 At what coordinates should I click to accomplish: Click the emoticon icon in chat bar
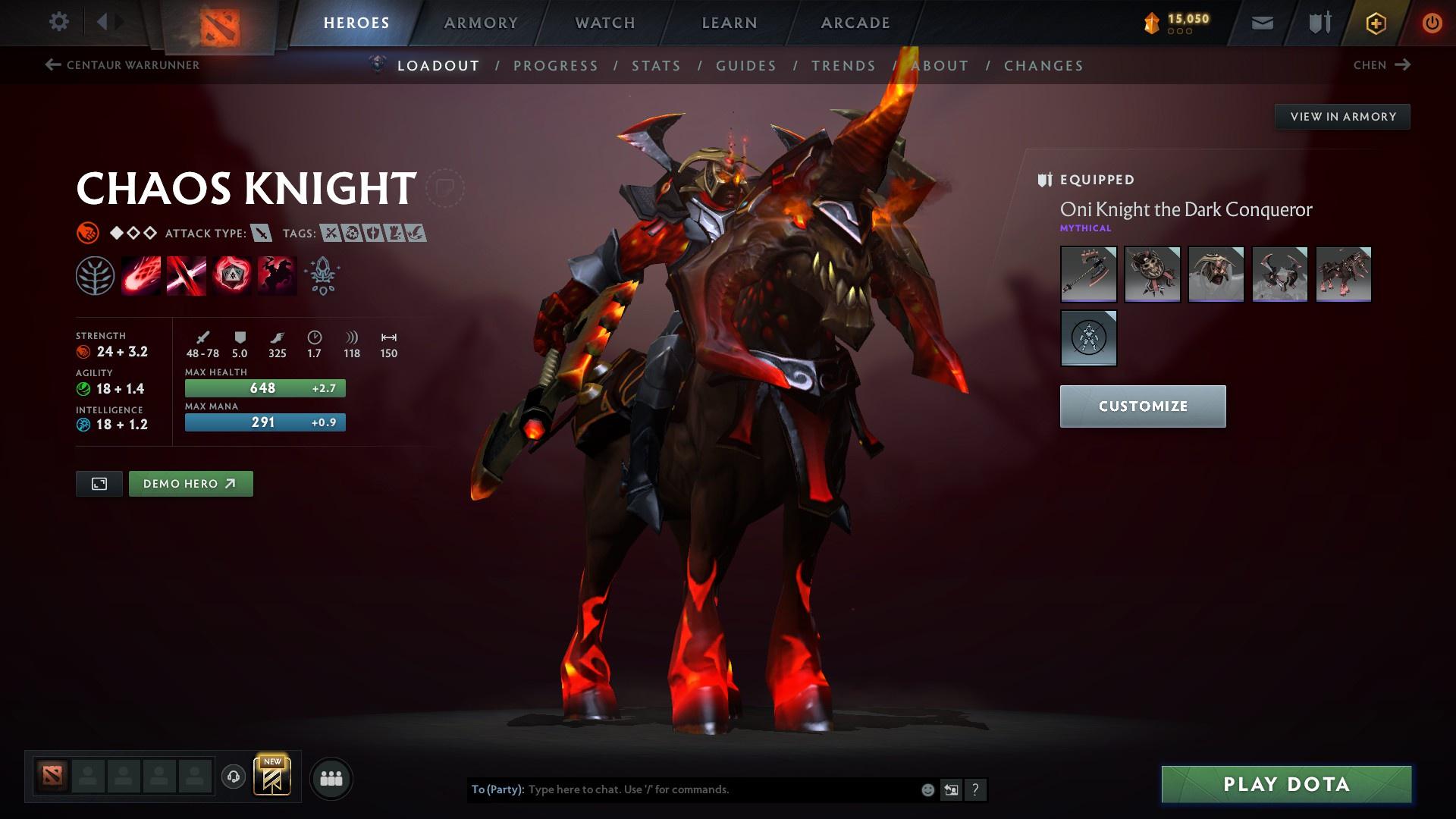[927, 789]
